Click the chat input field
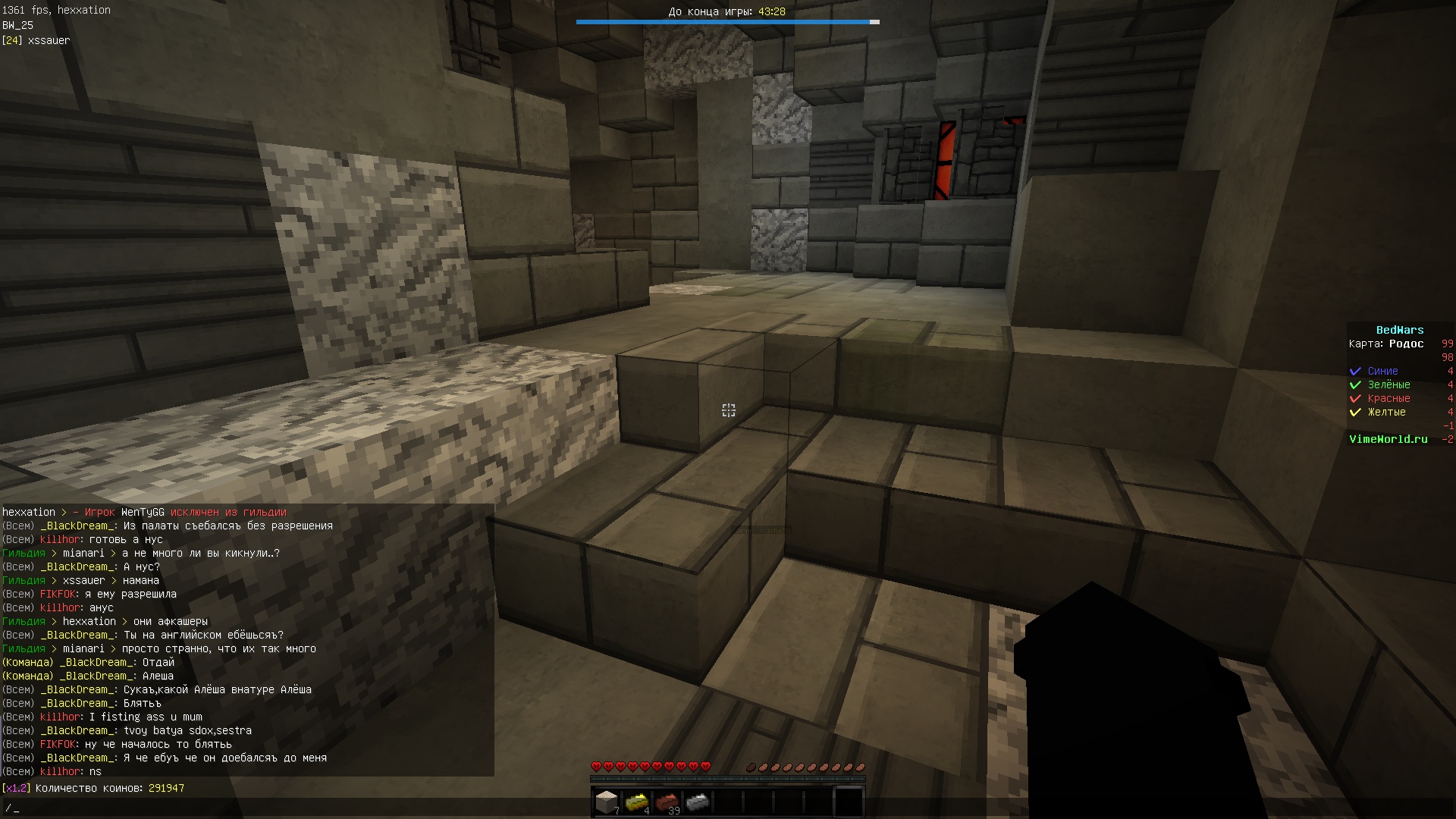Image resolution: width=1456 pixels, height=819 pixels. pyautogui.click(x=303, y=808)
